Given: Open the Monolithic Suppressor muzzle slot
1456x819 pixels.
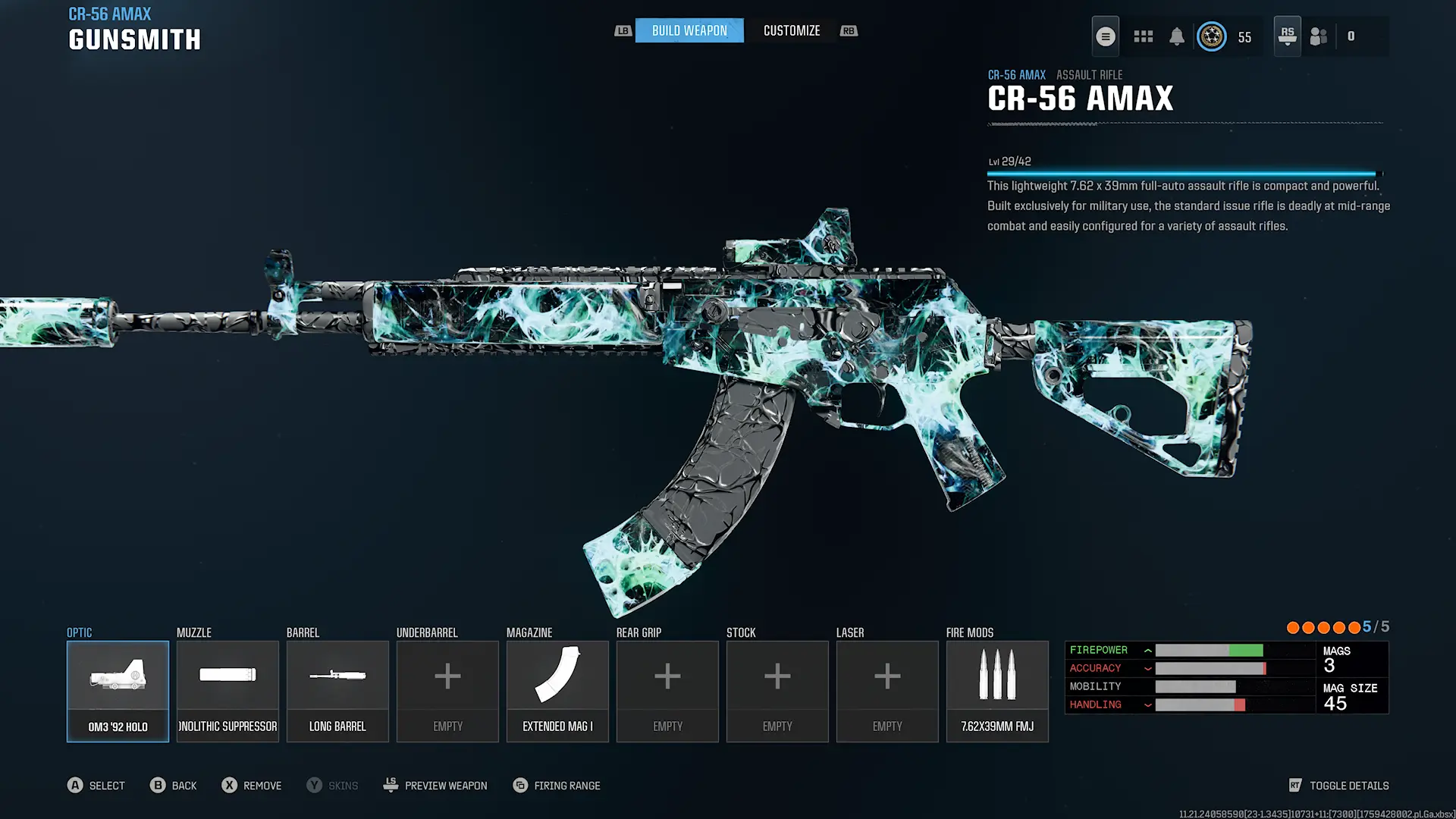Looking at the screenshot, I should [227, 691].
